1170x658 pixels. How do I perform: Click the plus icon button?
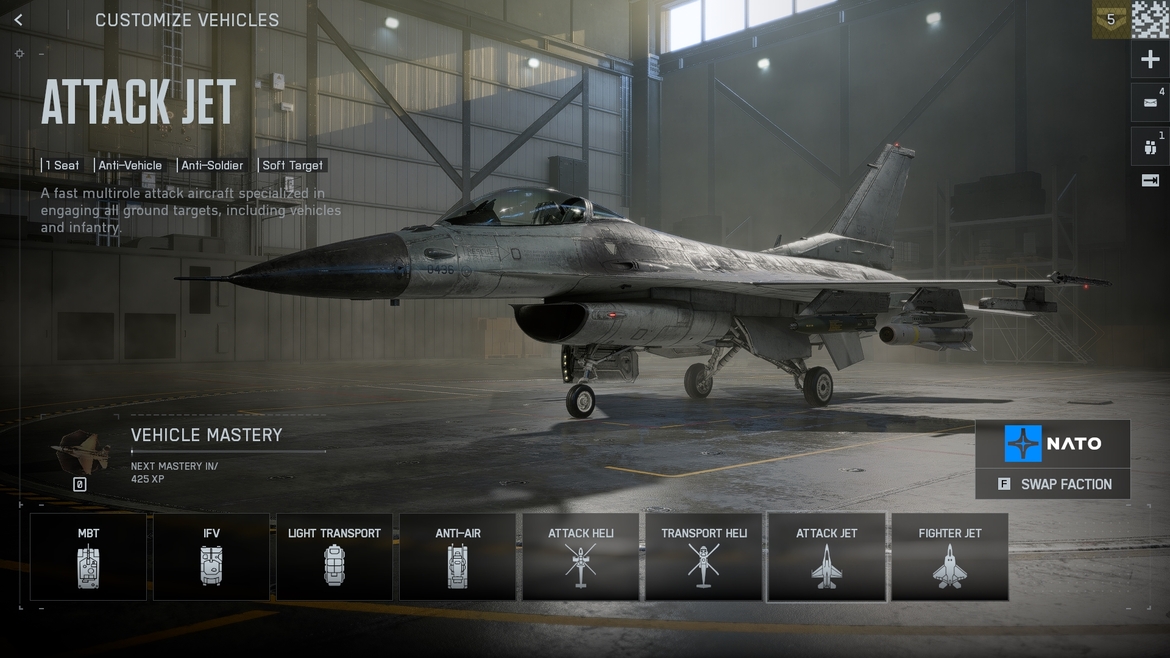click(x=1150, y=60)
